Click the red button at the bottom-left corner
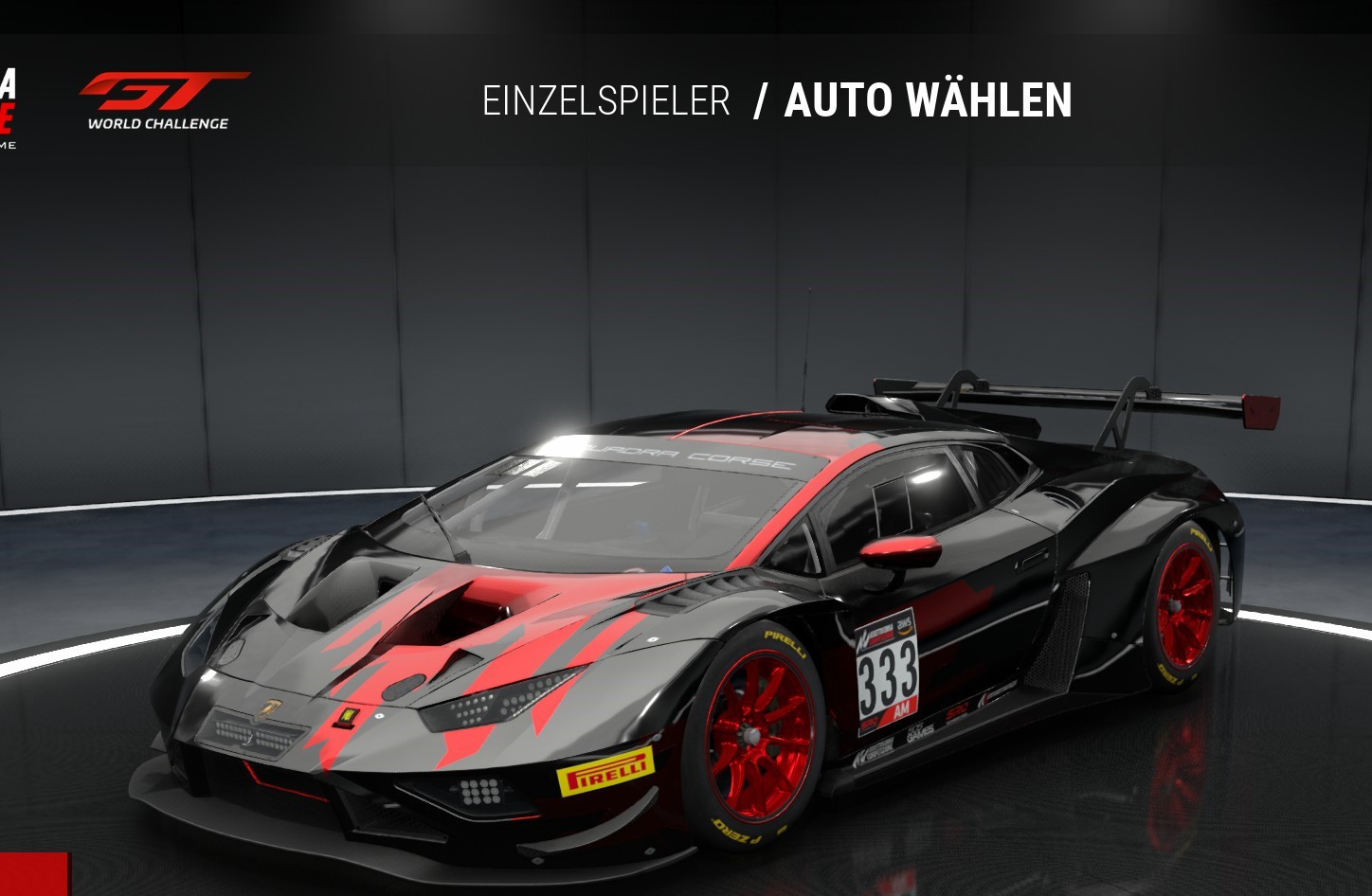The width and height of the screenshot is (1372, 896). pos(34,874)
